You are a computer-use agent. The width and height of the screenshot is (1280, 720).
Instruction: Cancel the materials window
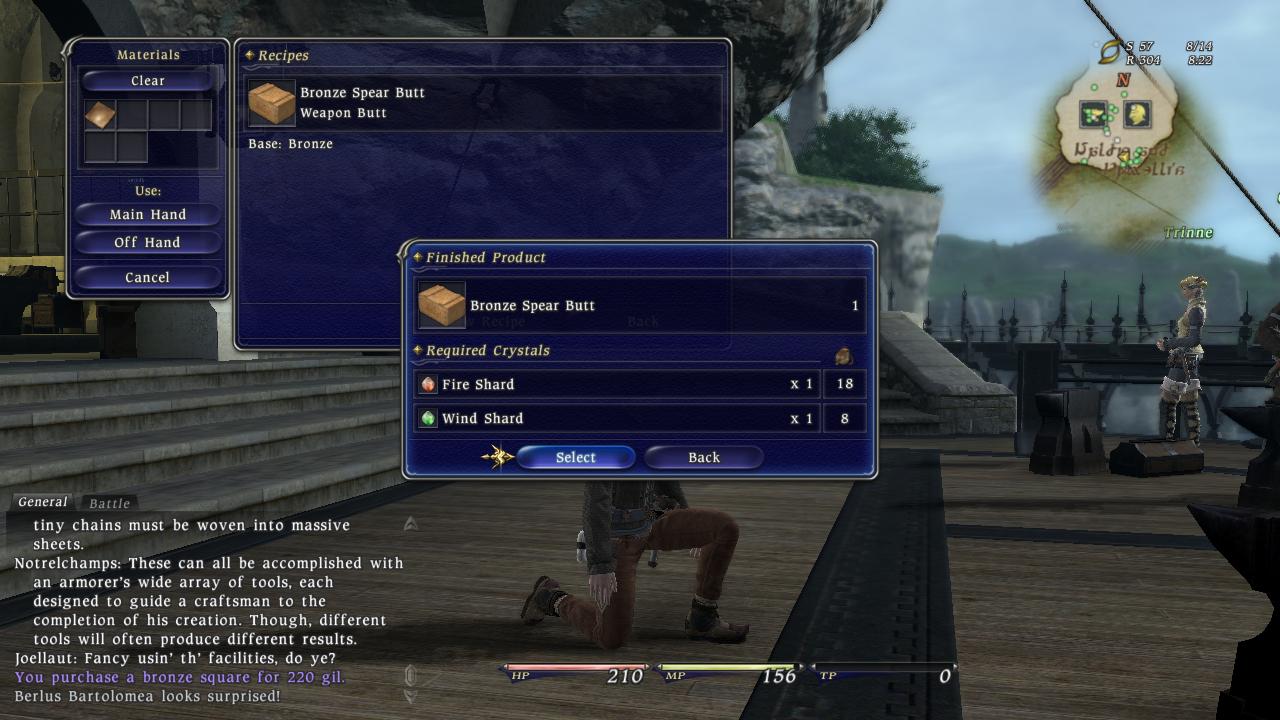click(x=148, y=277)
